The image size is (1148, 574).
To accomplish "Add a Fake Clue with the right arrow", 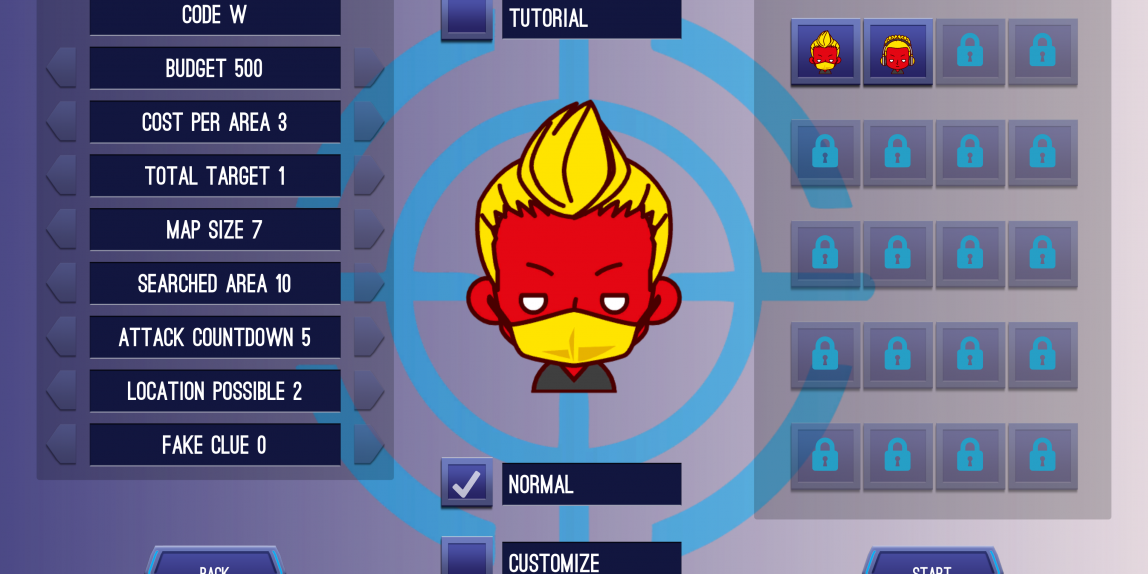I will click(x=368, y=445).
